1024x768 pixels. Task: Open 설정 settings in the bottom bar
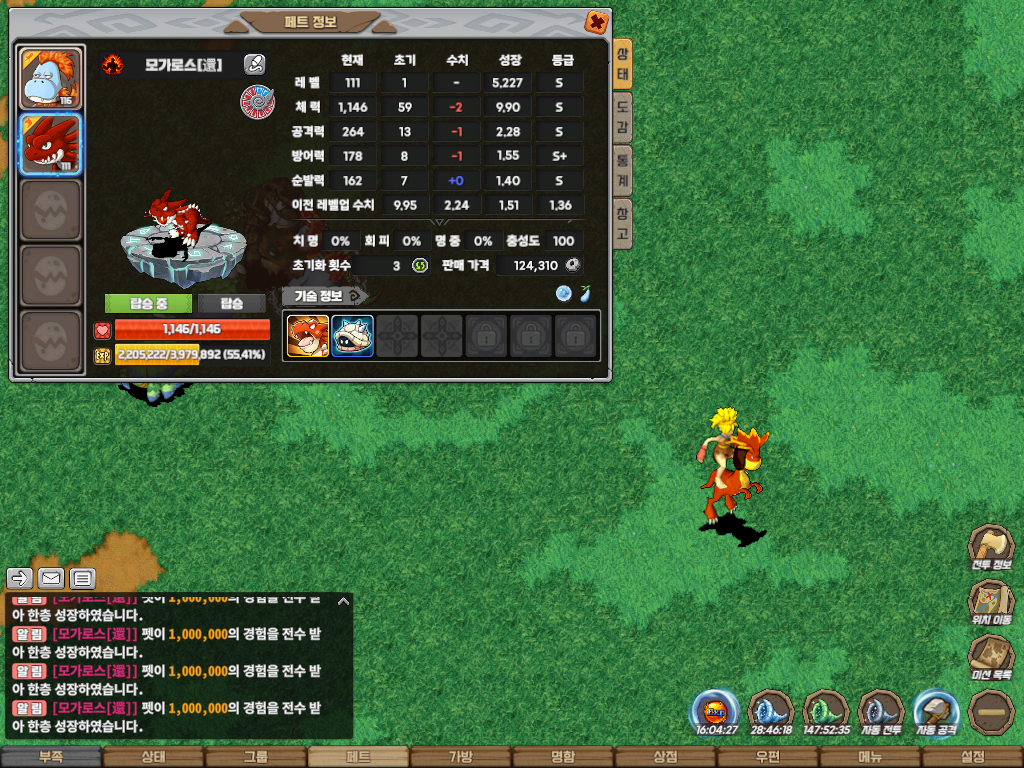972,757
